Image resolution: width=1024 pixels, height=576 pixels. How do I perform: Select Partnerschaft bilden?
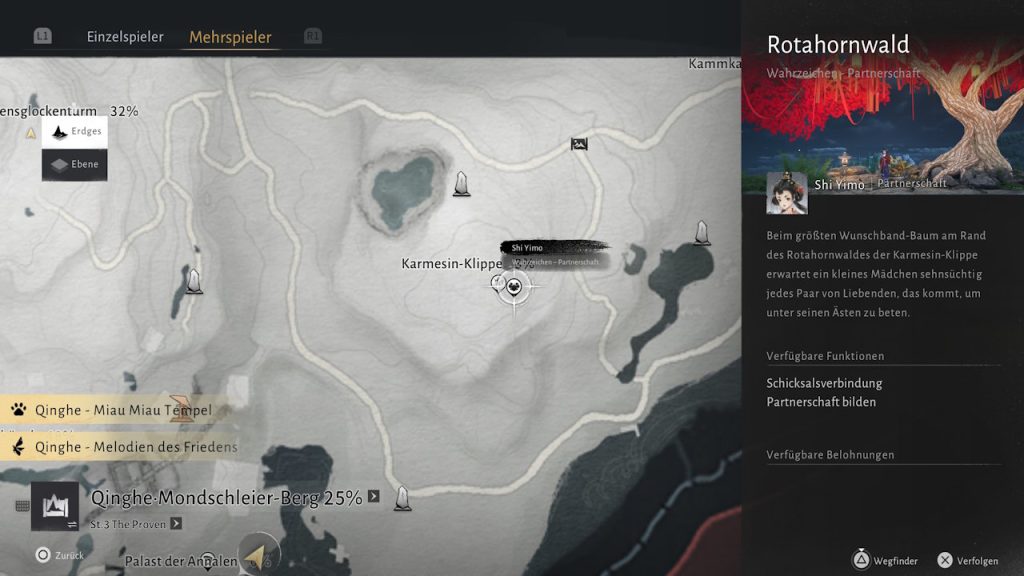click(821, 402)
